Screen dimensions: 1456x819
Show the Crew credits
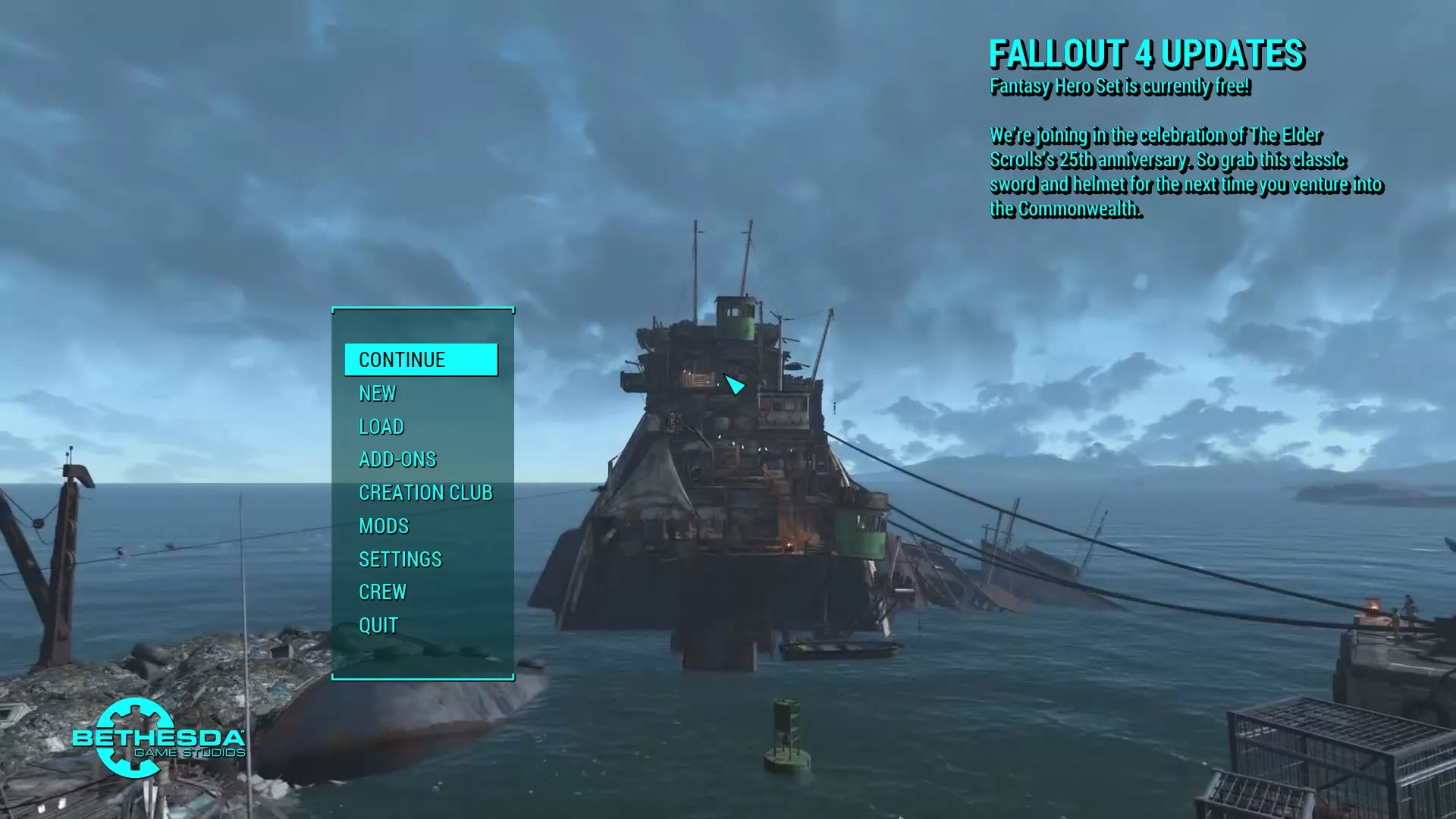tap(383, 591)
